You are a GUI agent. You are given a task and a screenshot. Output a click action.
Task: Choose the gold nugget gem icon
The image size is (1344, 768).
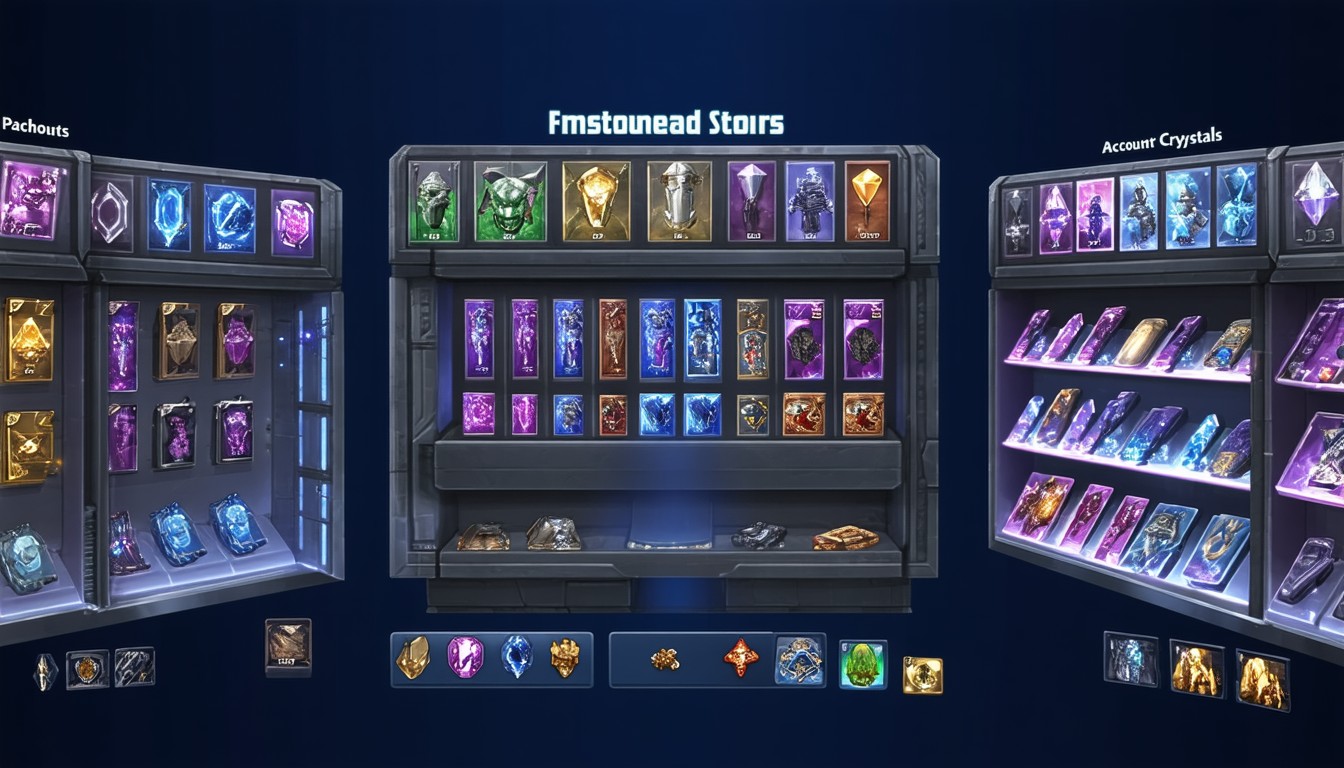(565, 658)
